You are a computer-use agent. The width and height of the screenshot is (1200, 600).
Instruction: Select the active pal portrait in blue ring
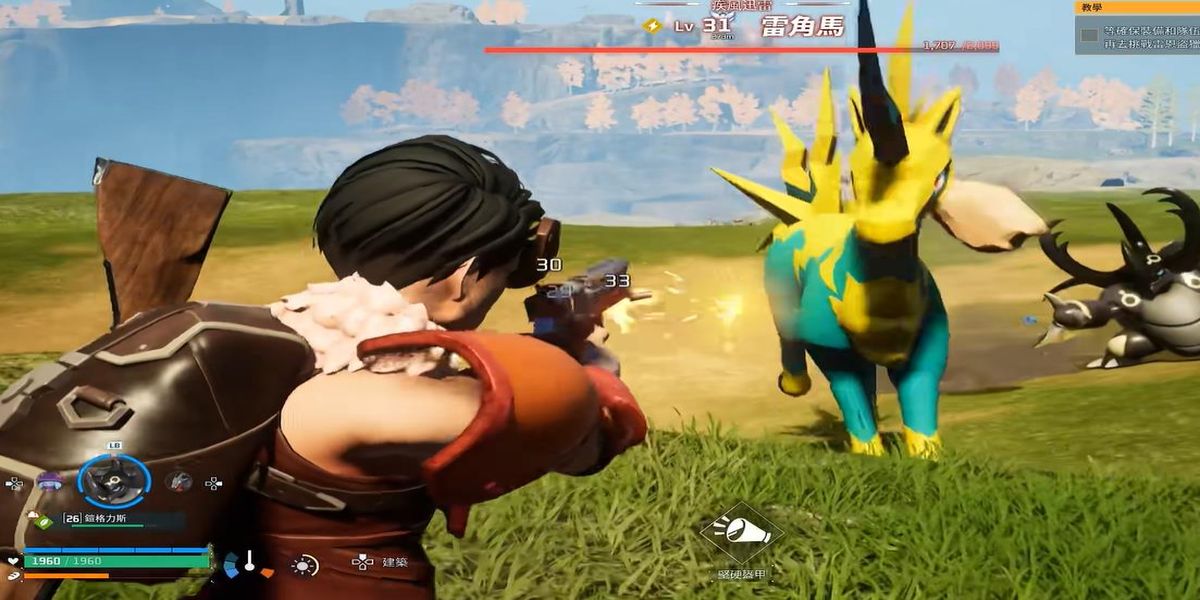click(114, 481)
